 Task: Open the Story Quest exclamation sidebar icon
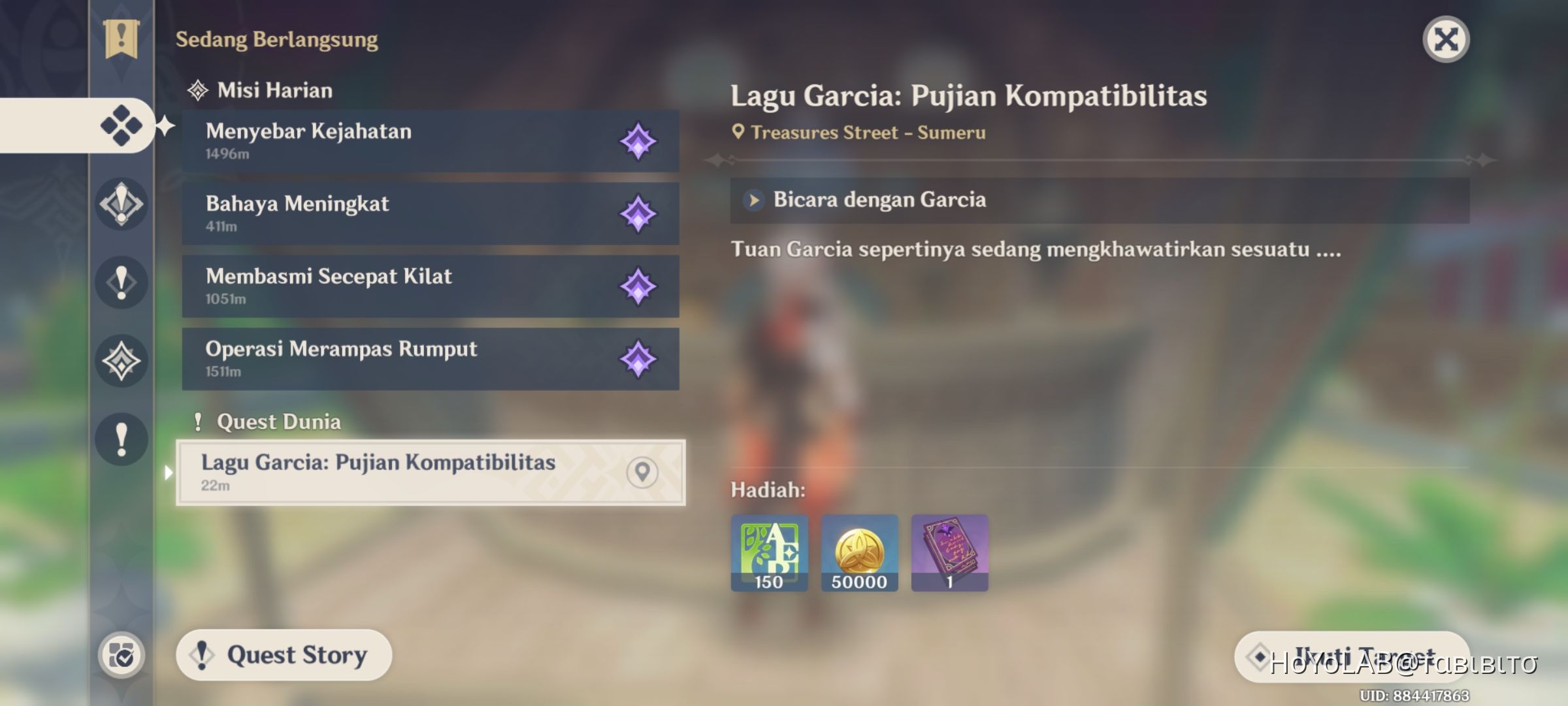coord(122,283)
